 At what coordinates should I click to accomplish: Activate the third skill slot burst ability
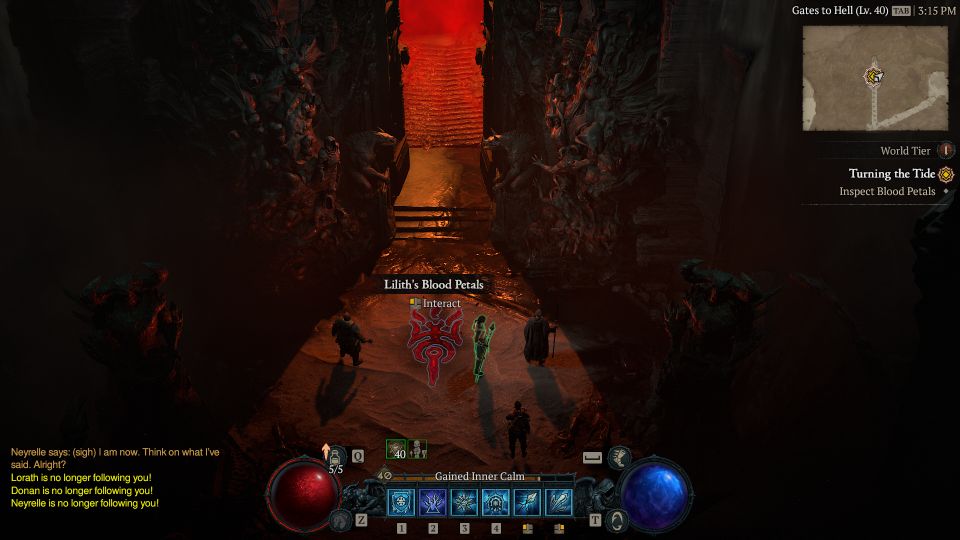coord(464,502)
